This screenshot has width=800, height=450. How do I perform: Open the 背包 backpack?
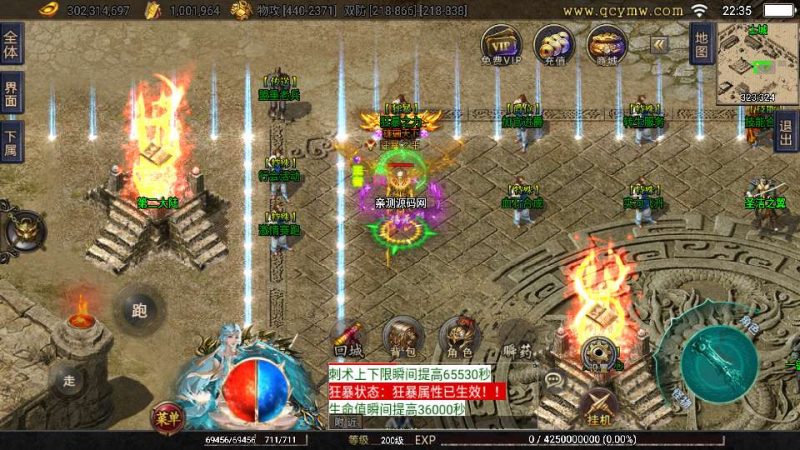pyautogui.click(x=402, y=337)
